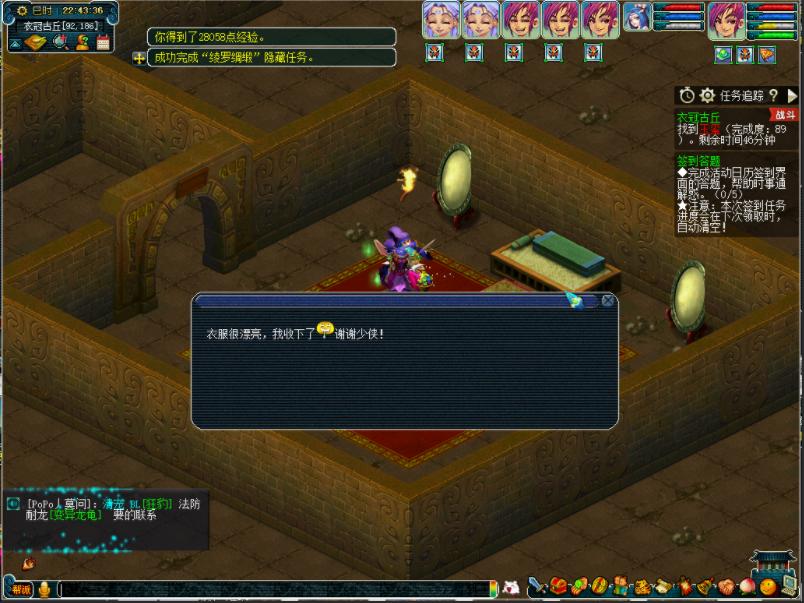Screen dimensions: 804x603
Task: Click the orange pennant icon under player portrait
Action: tap(767, 54)
